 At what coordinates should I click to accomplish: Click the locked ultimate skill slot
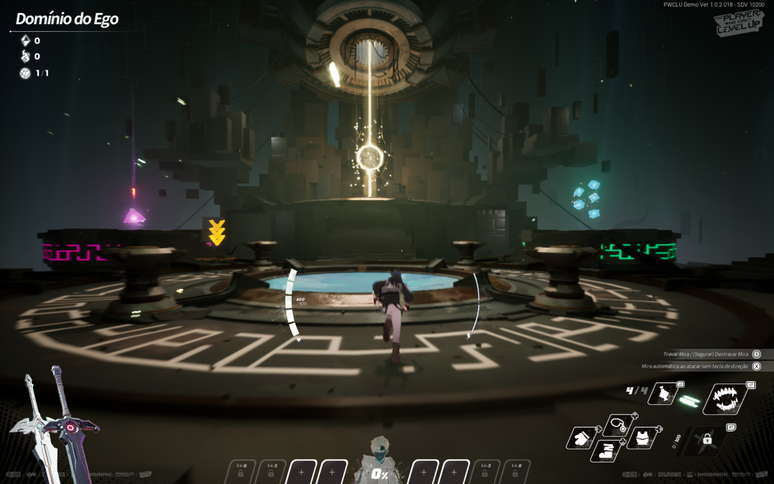(x=706, y=439)
